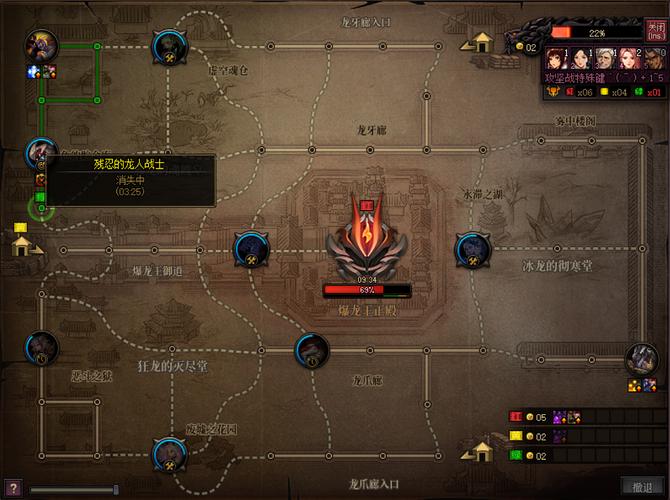Click the character portrait node at right edge
The height and width of the screenshot is (500, 670).
click(638, 359)
